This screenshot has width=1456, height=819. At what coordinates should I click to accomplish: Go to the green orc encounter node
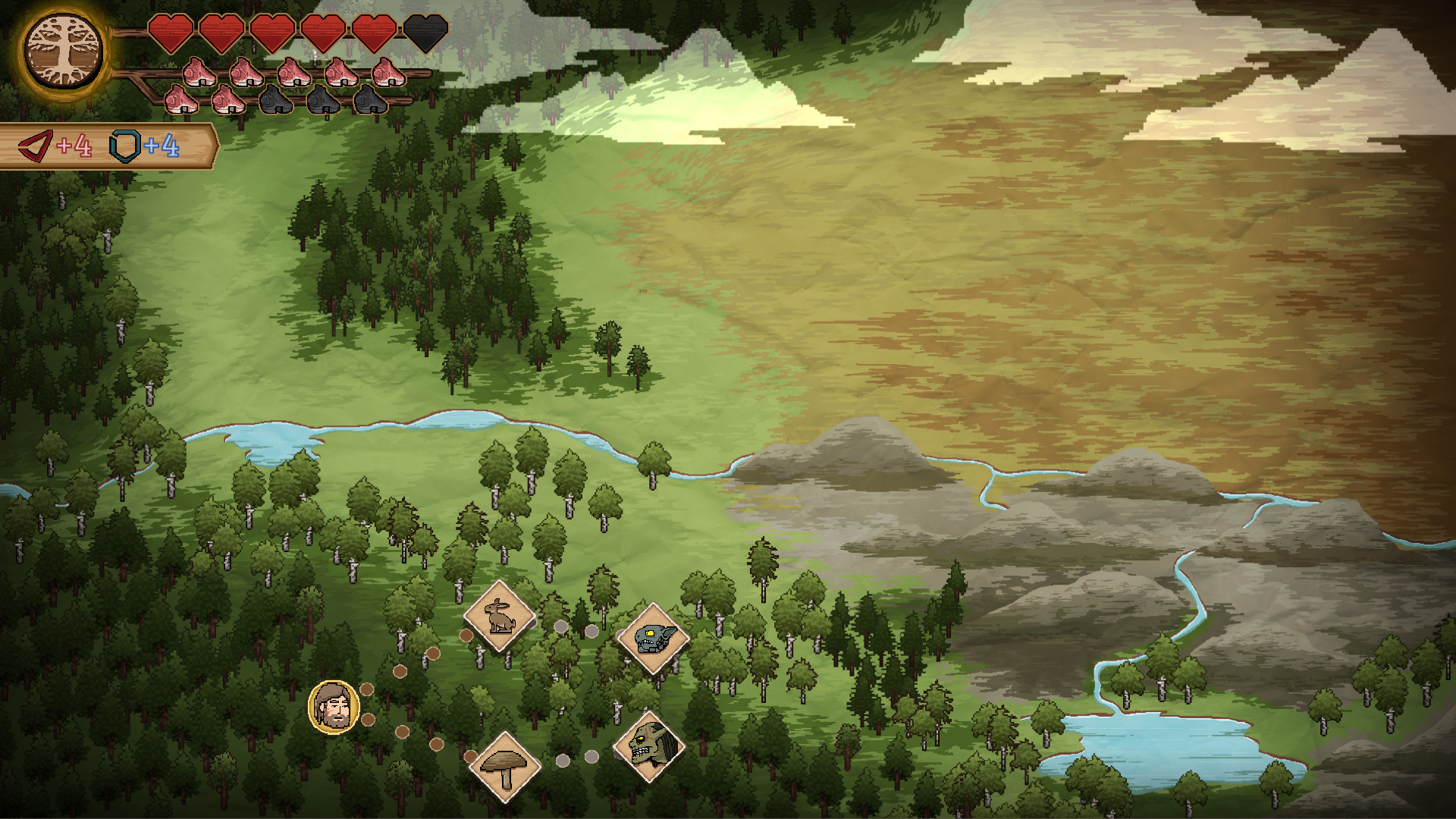pos(648,747)
